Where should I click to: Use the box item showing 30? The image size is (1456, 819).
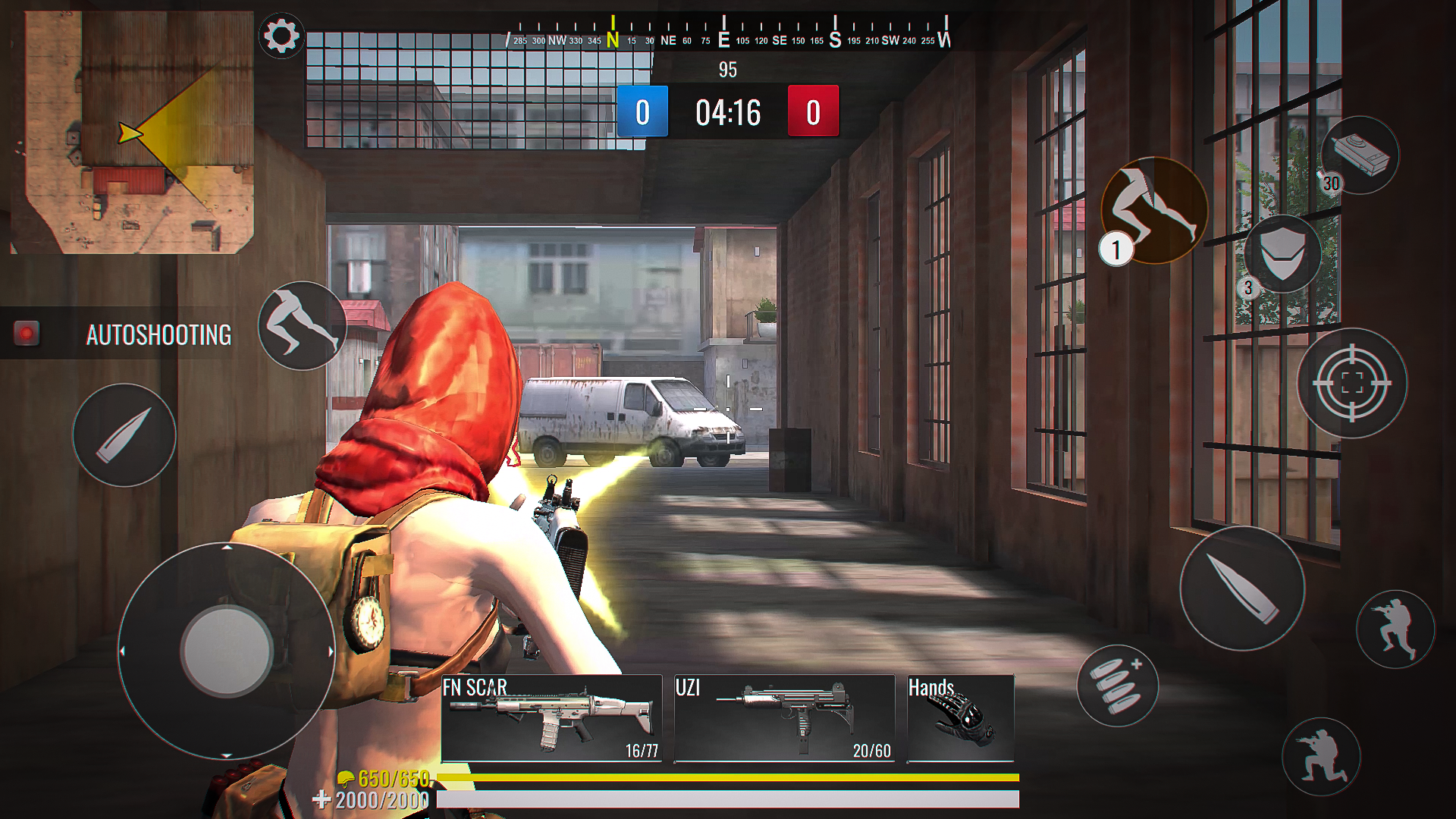pos(1360,155)
